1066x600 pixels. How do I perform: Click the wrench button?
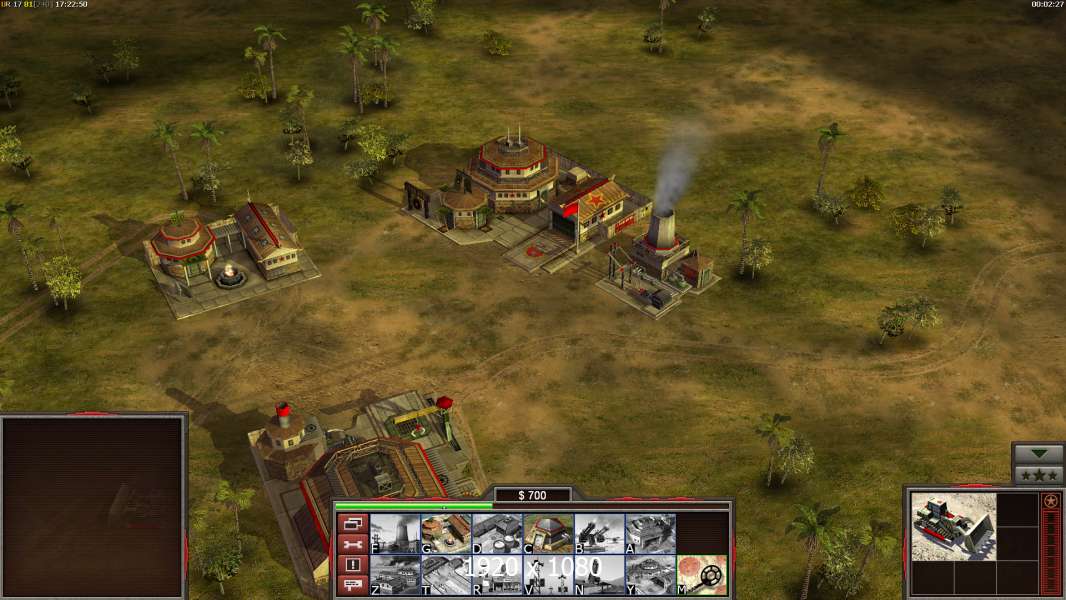tap(351, 545)
